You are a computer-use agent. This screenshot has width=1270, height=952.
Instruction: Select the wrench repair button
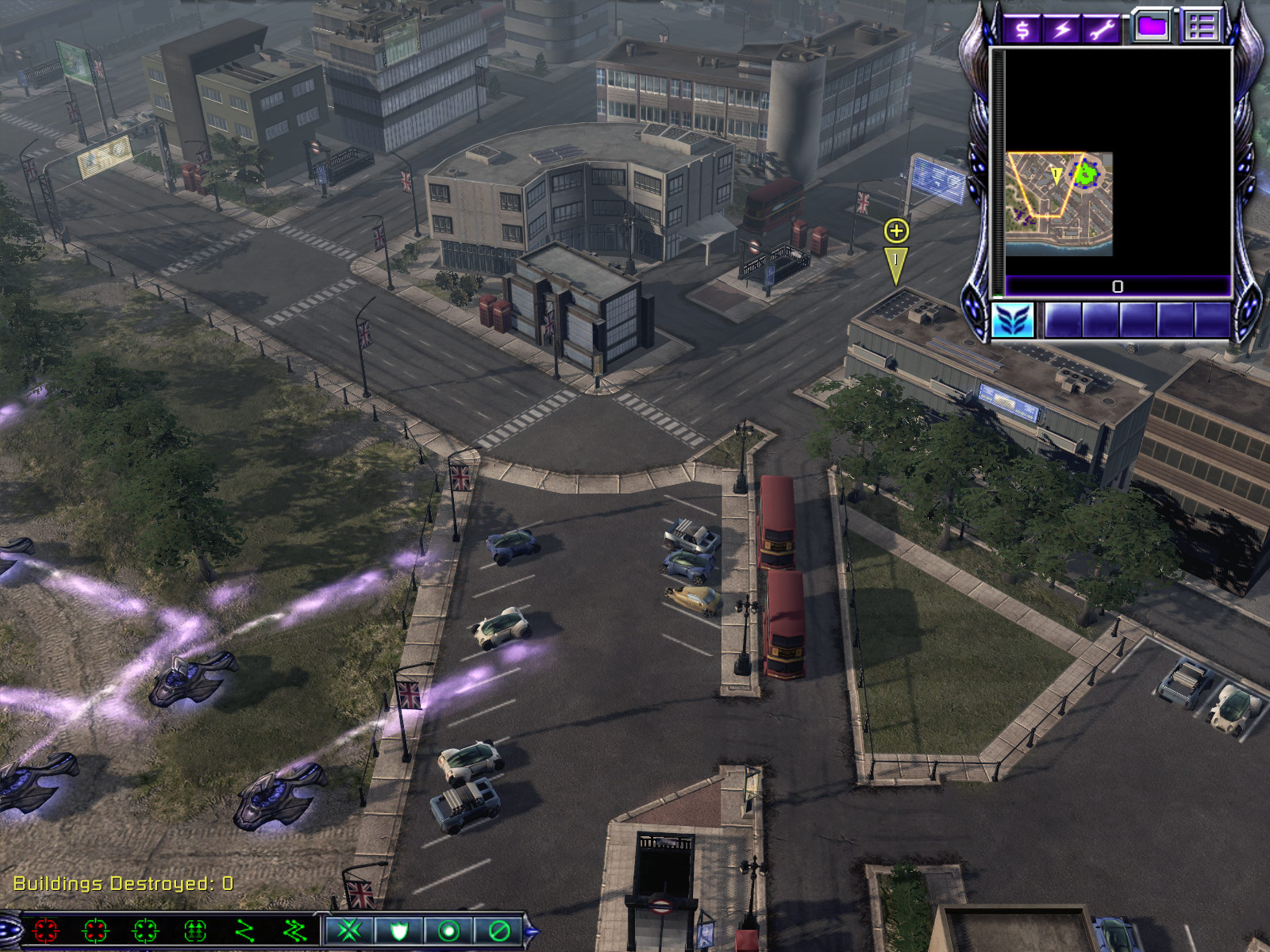tap(1102, 29)
